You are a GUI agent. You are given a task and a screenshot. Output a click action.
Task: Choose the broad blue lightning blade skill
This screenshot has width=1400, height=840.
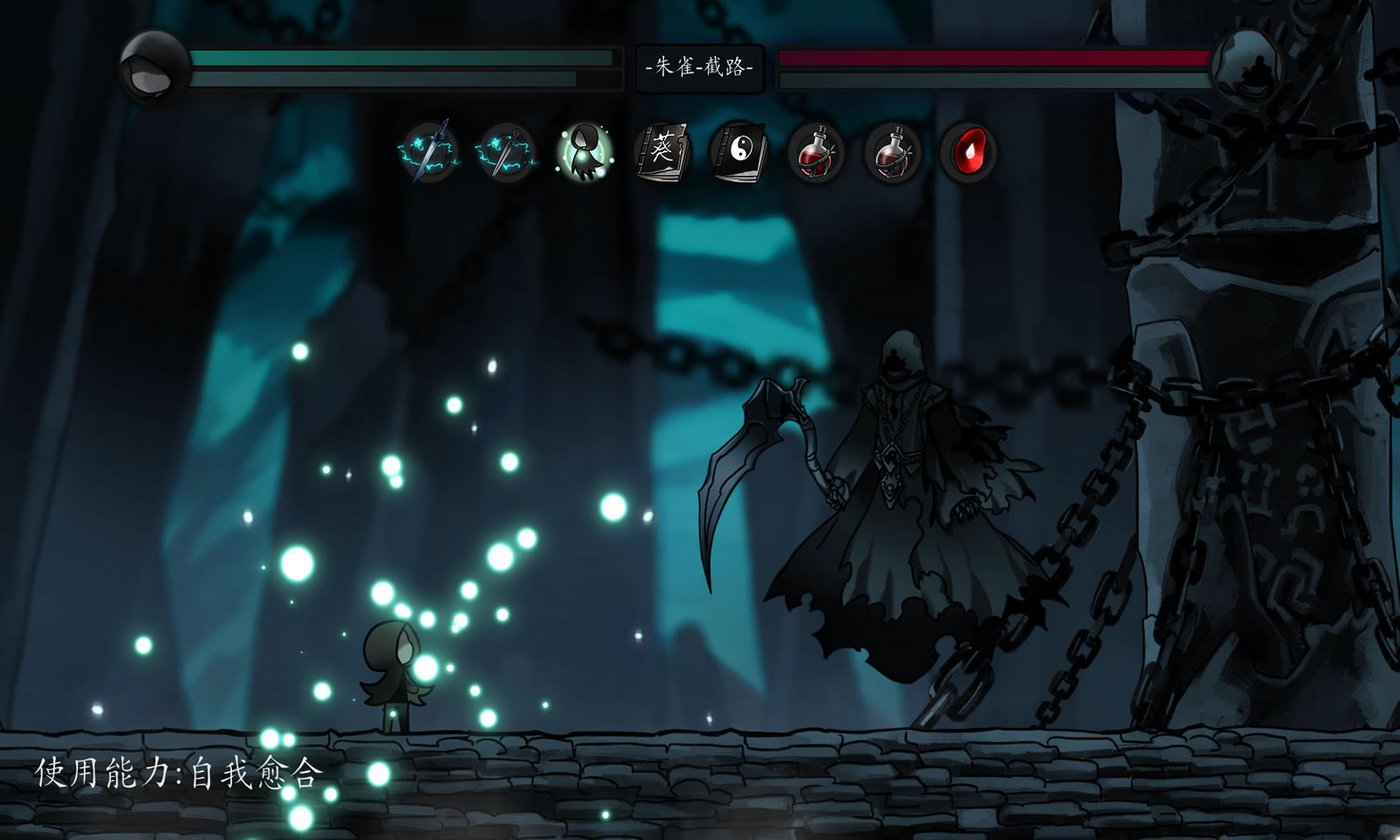pos(430,152)
